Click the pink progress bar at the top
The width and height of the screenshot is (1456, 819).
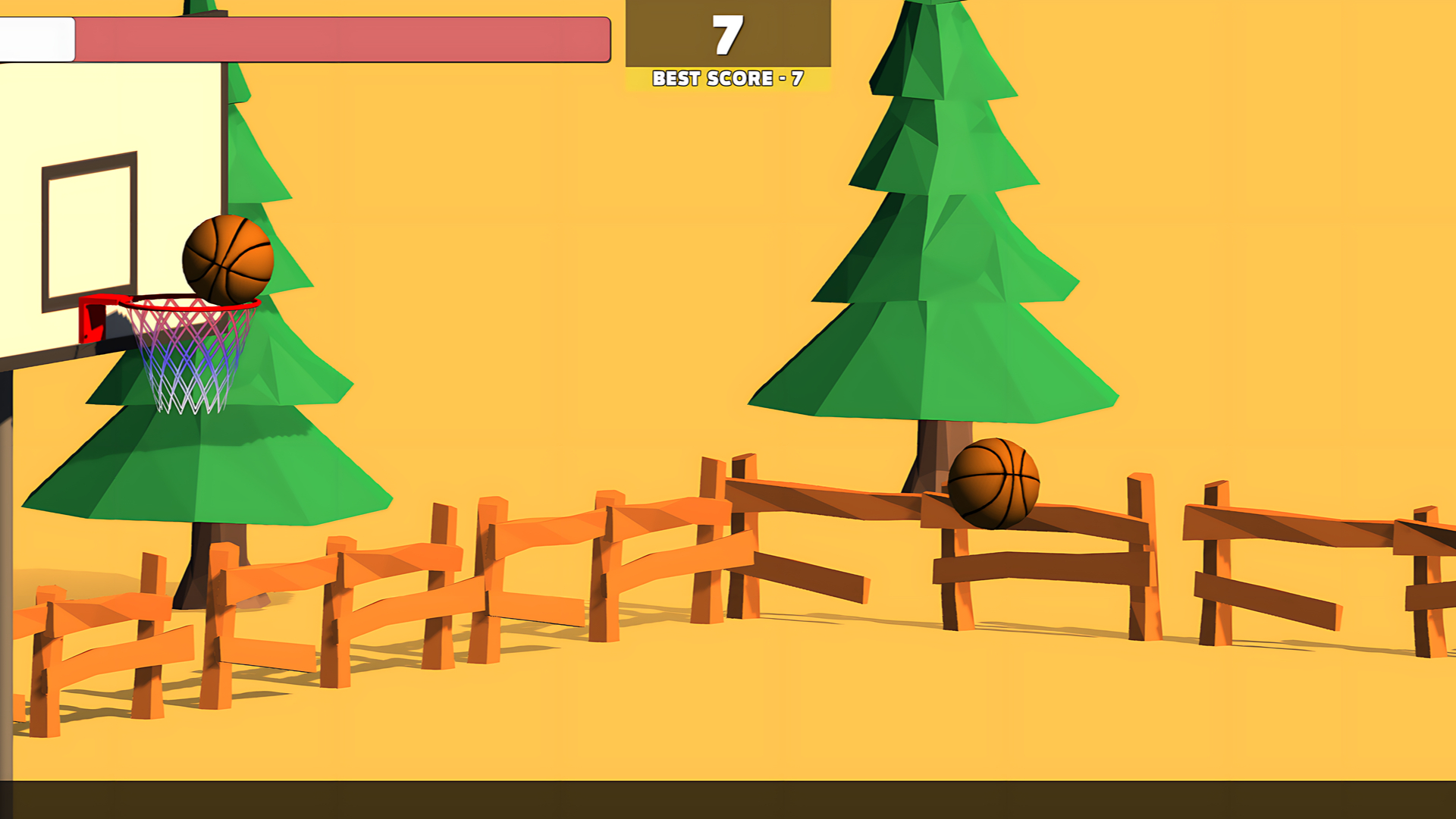(341, 38)
